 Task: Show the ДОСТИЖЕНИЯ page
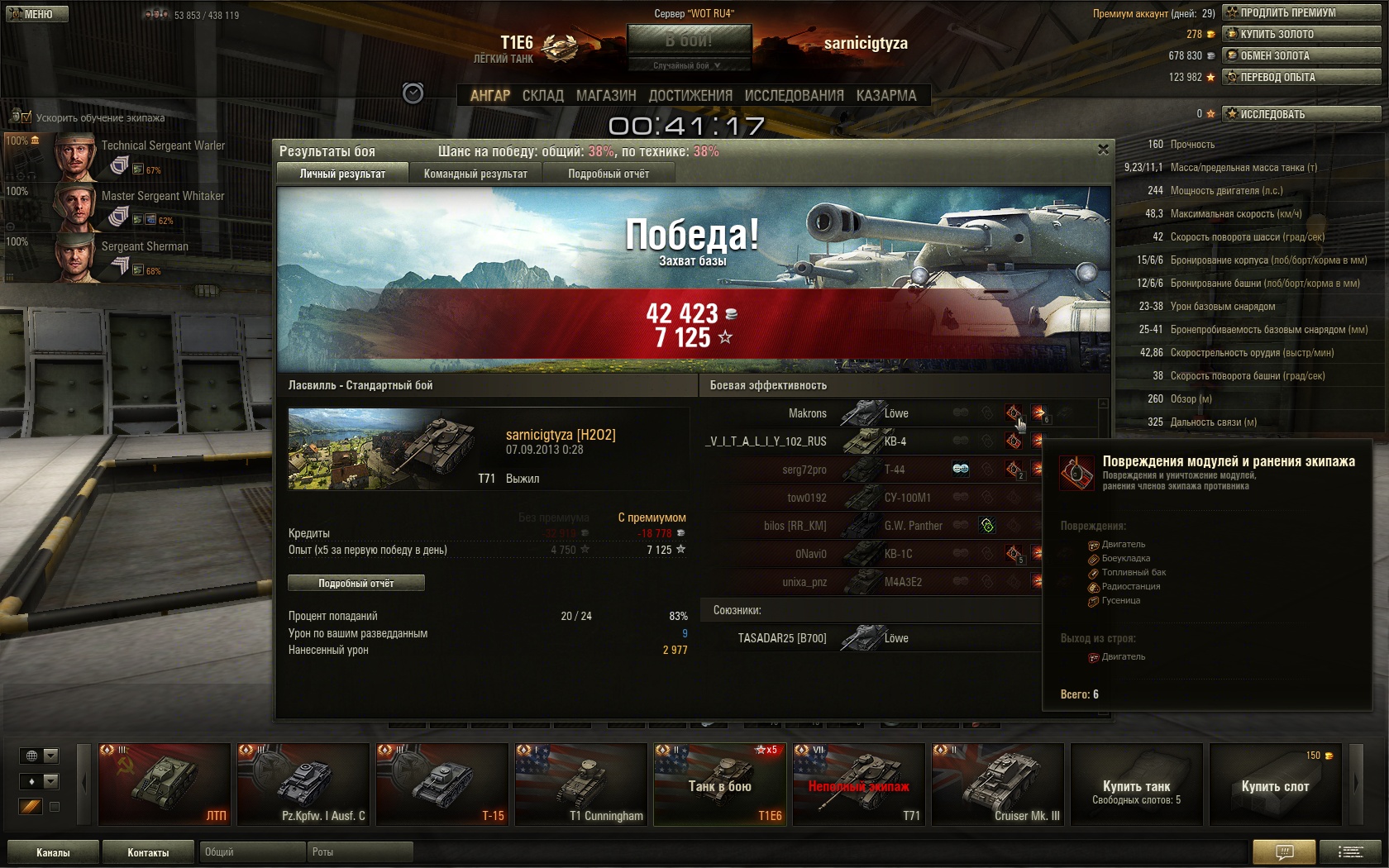coord(690,96)
